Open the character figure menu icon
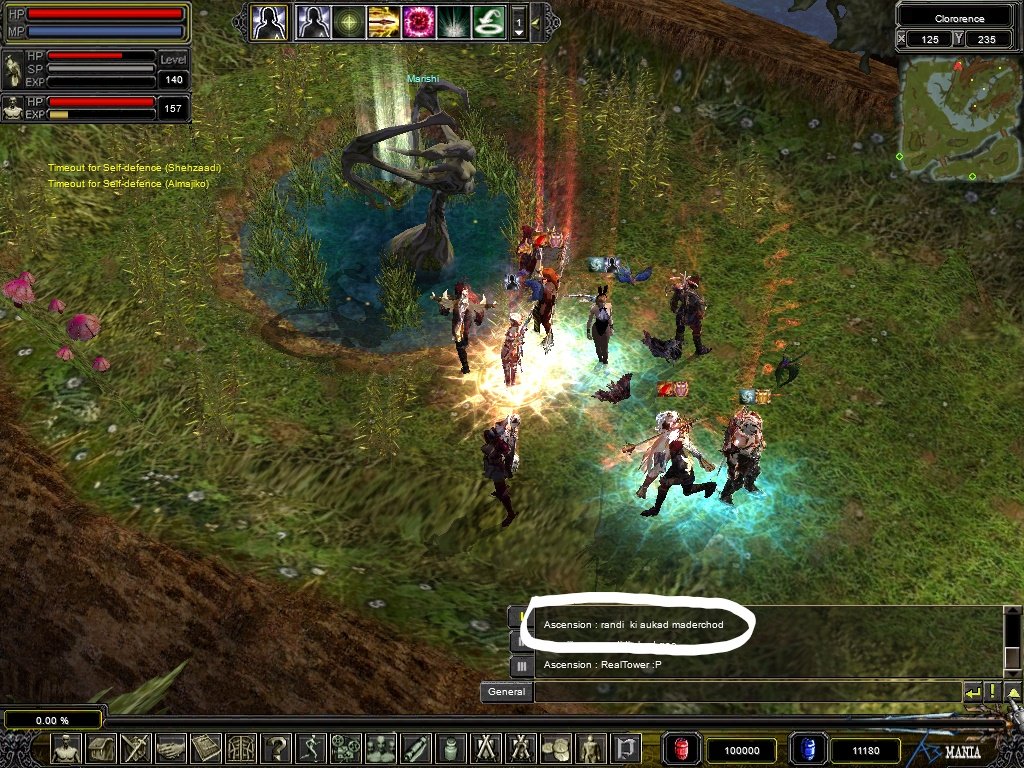Screen dimensions: 1024x768 point(67,748)
